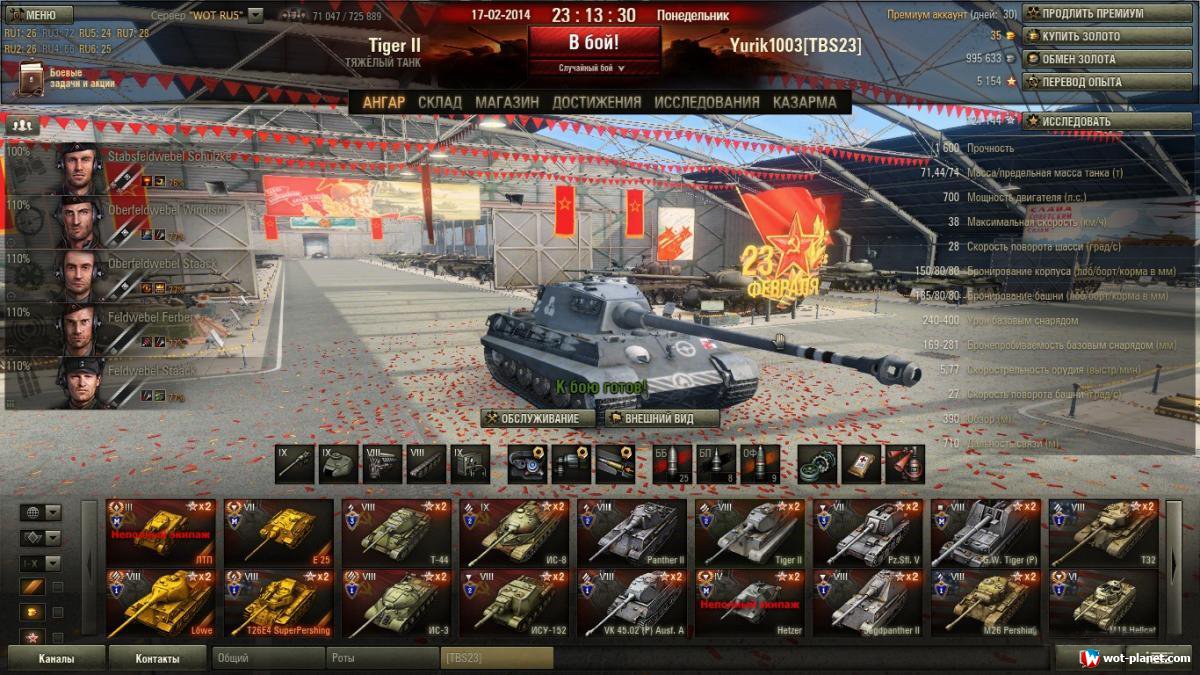This screenshot has width=1200, height=675.
Task: Show the Исследования tab
Action: (707, 102)
